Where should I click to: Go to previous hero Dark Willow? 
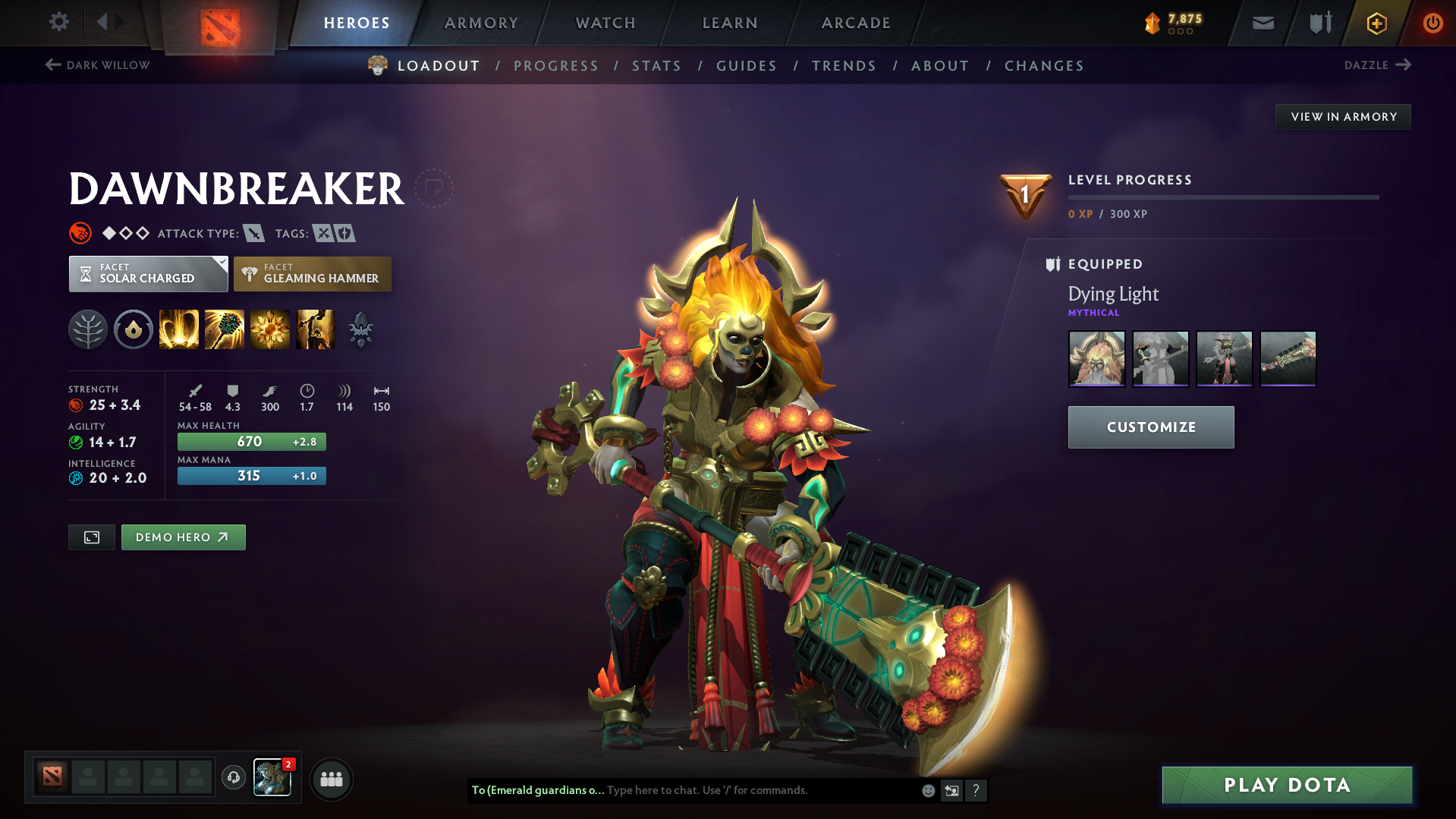[98, 65]
